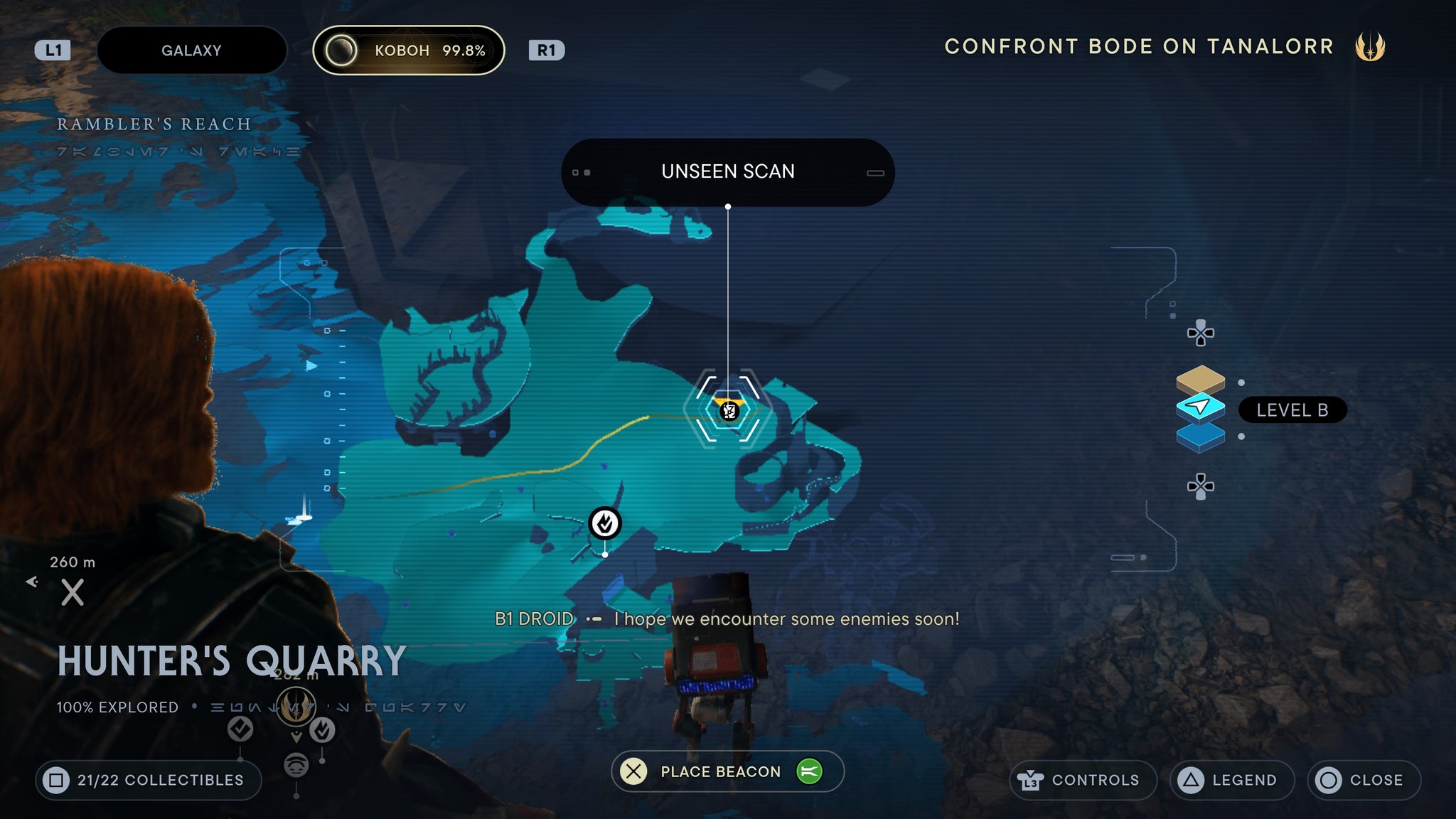
Task: Select the Unseen Scan map marker
Action: tap(729, 410)
